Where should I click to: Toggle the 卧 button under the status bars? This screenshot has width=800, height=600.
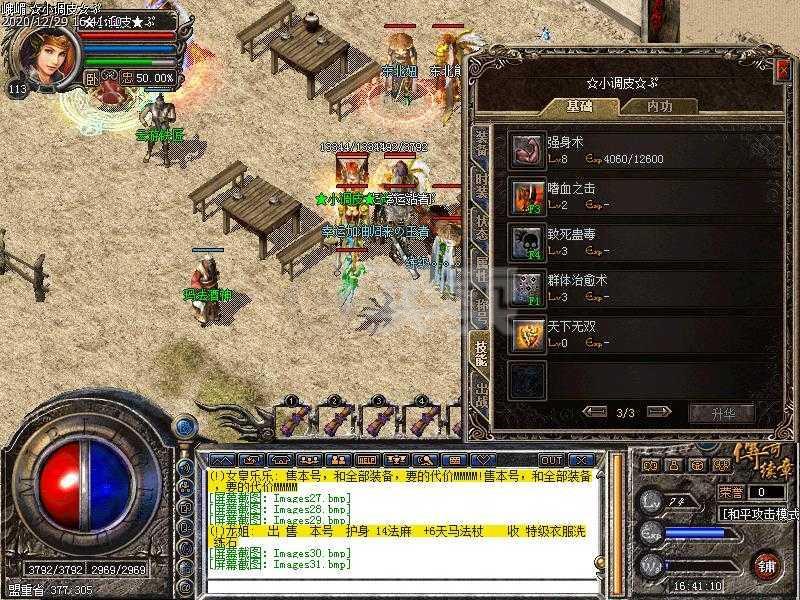(92, 77)
